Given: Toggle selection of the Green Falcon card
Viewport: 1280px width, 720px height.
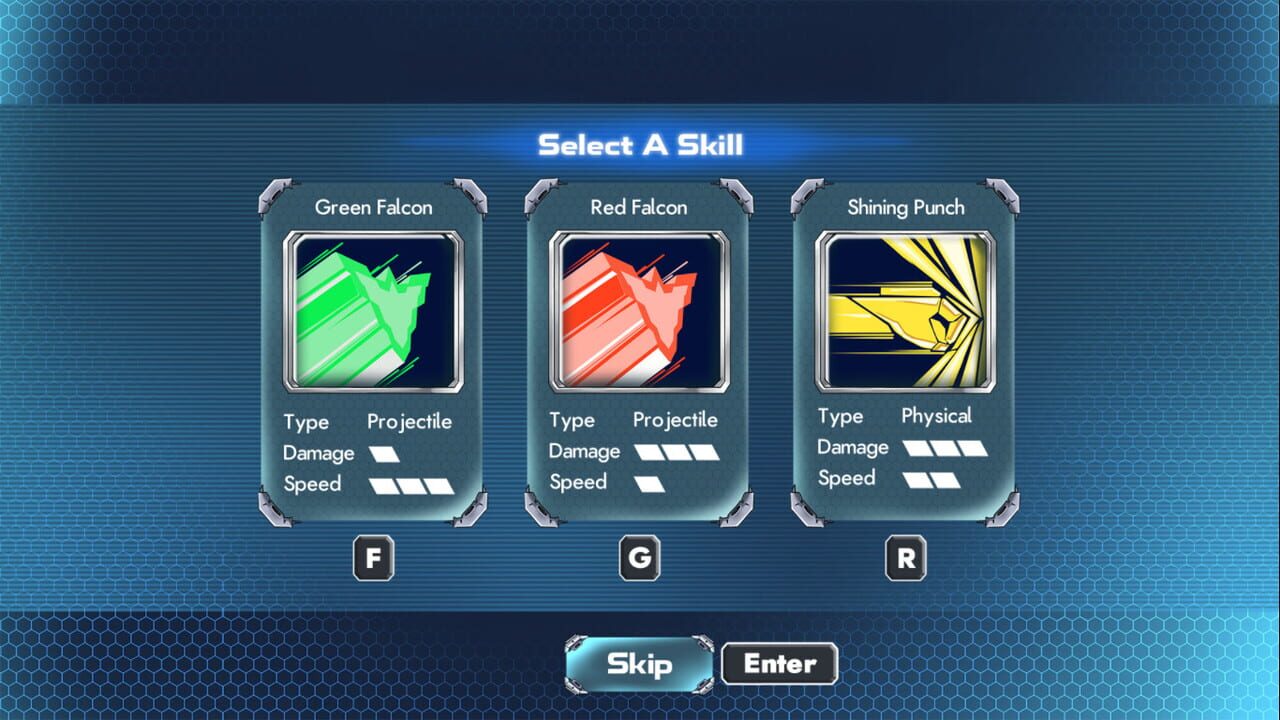Looking at the screenshot, I should pyautogui.click(x=372, y=350).
